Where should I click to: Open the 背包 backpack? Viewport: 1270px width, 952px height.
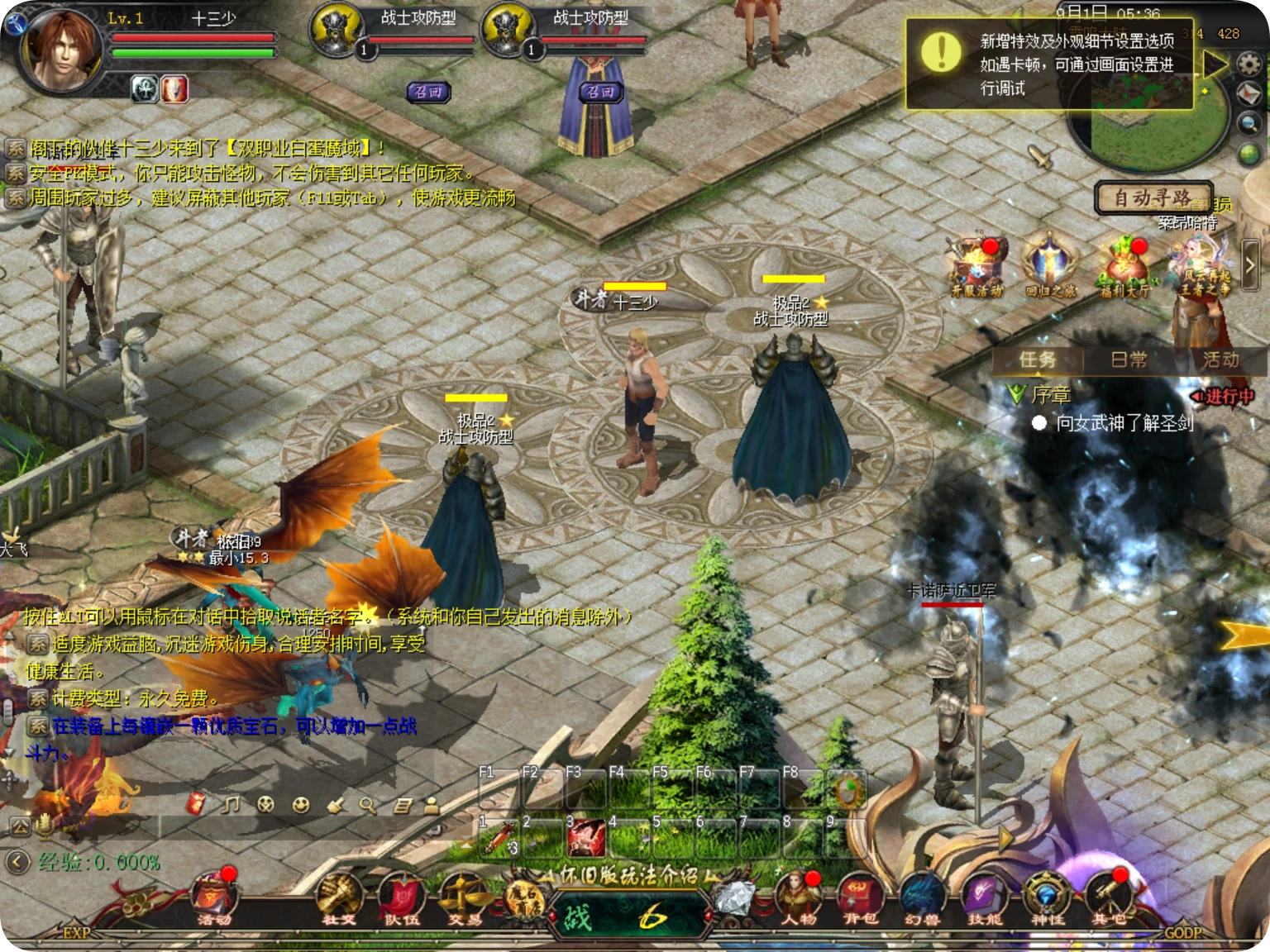pos(859,898)
